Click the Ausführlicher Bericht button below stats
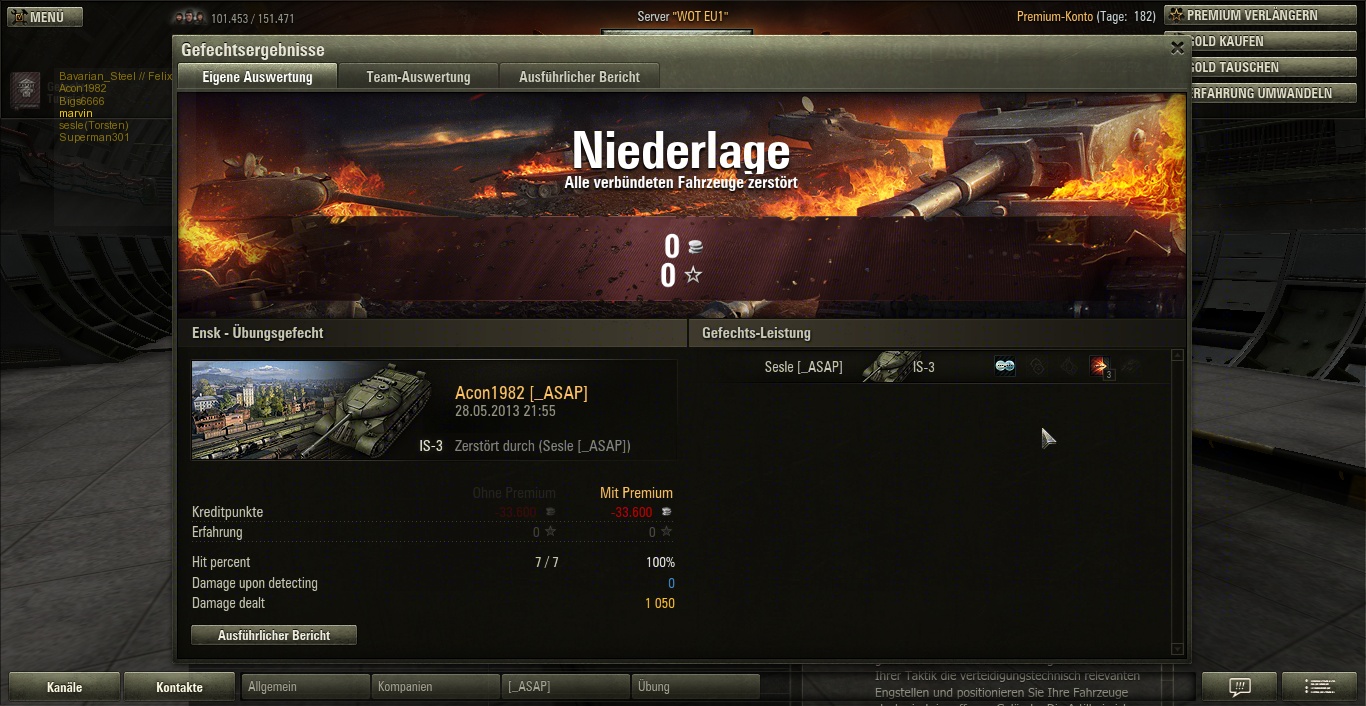 click(x=274, y=635)
